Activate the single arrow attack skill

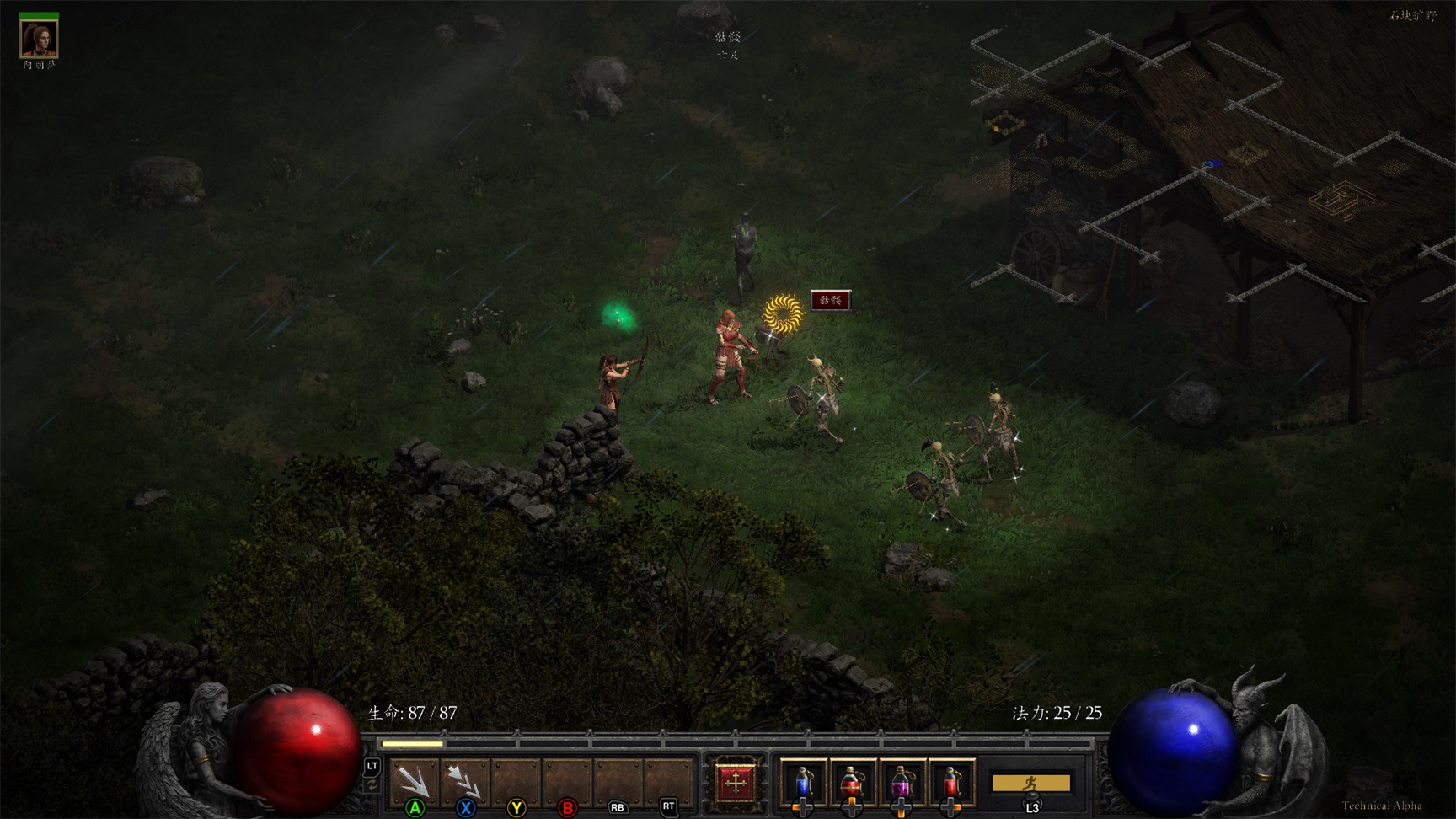(x=415, y=780)
